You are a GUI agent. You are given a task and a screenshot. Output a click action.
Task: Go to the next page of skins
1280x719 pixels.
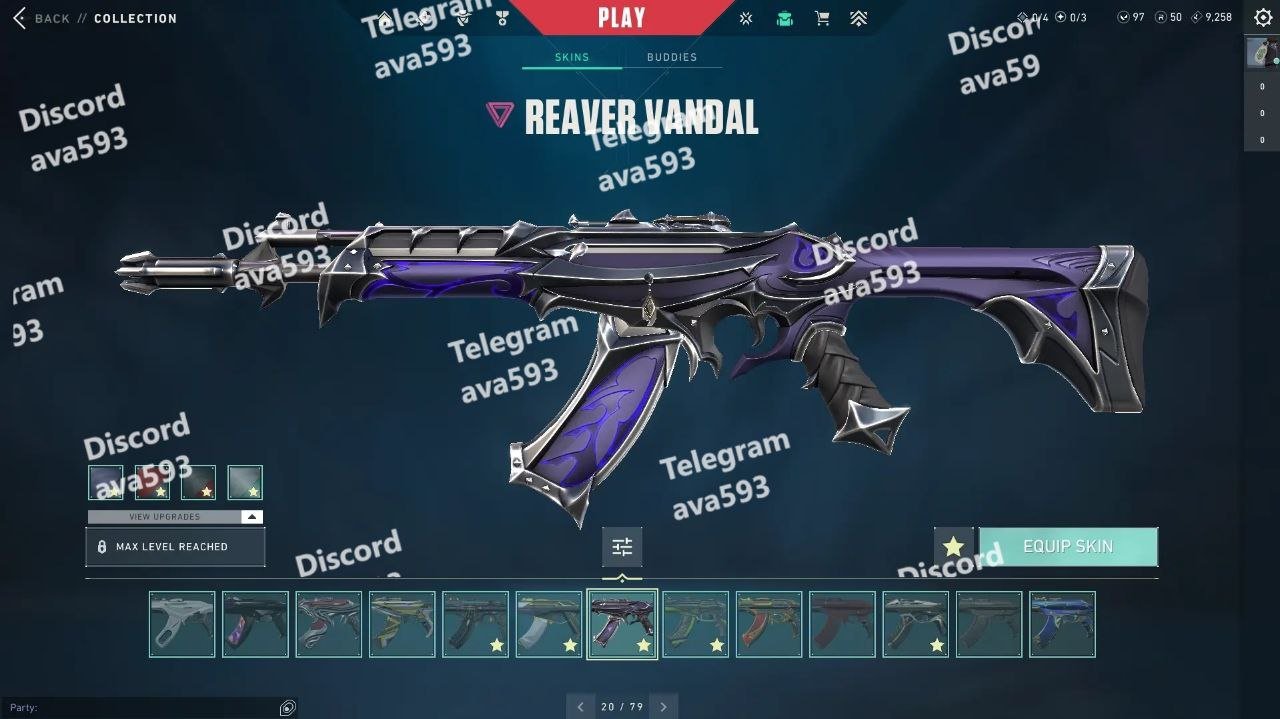click(x=663, y=707)
